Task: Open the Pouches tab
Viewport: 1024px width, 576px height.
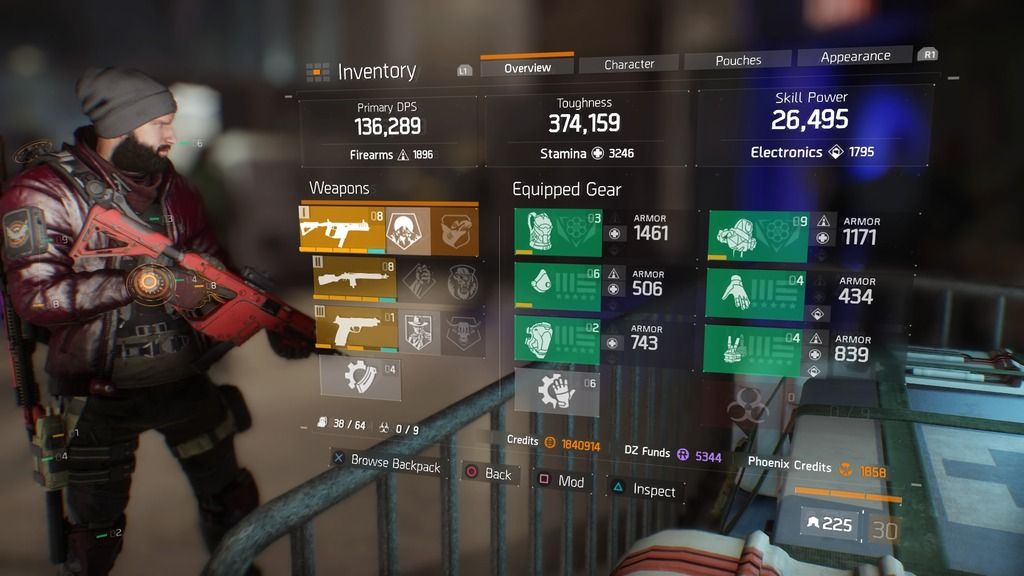Action: coord(738,61)
